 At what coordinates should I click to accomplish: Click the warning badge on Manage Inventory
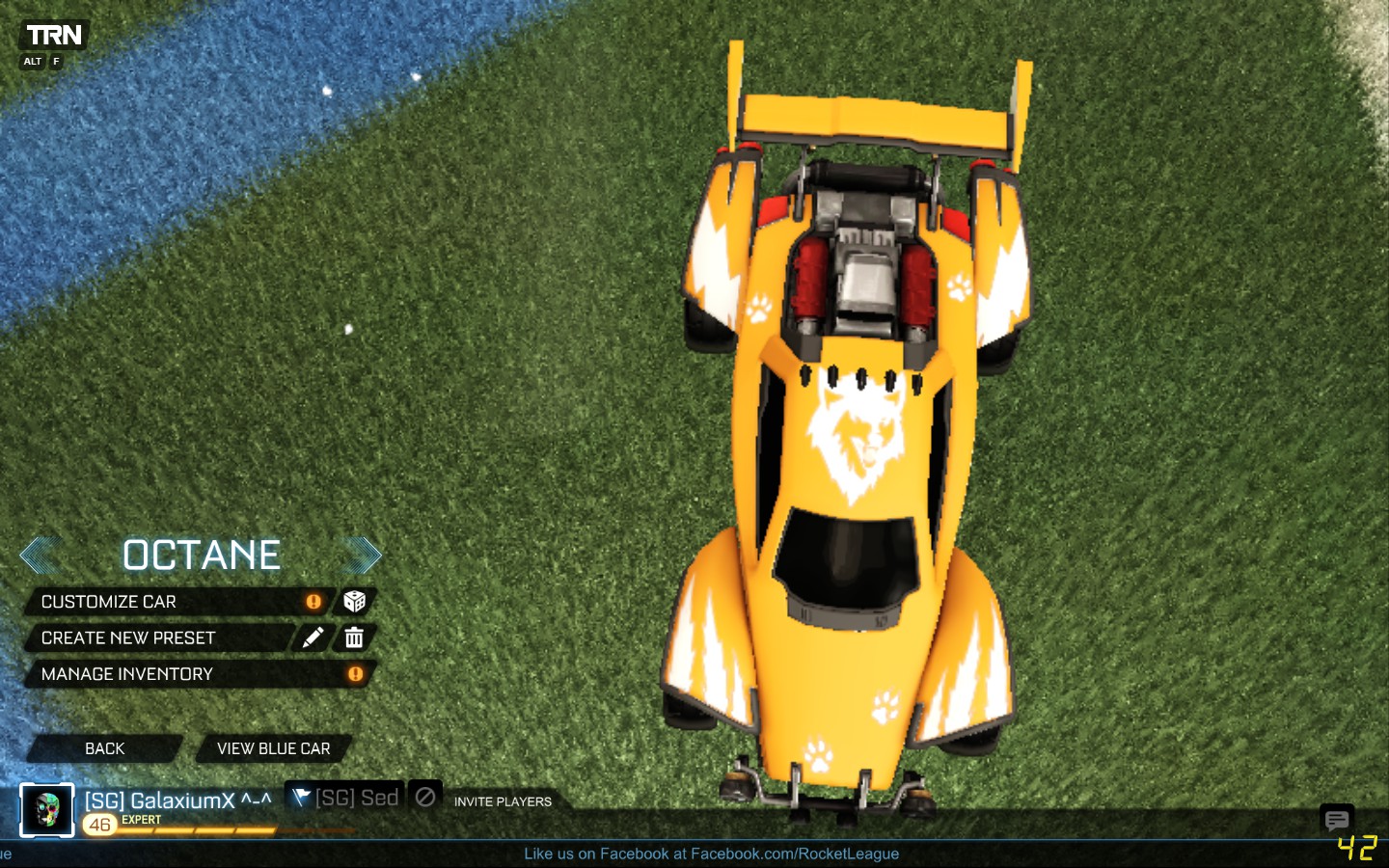coord(356,674)
